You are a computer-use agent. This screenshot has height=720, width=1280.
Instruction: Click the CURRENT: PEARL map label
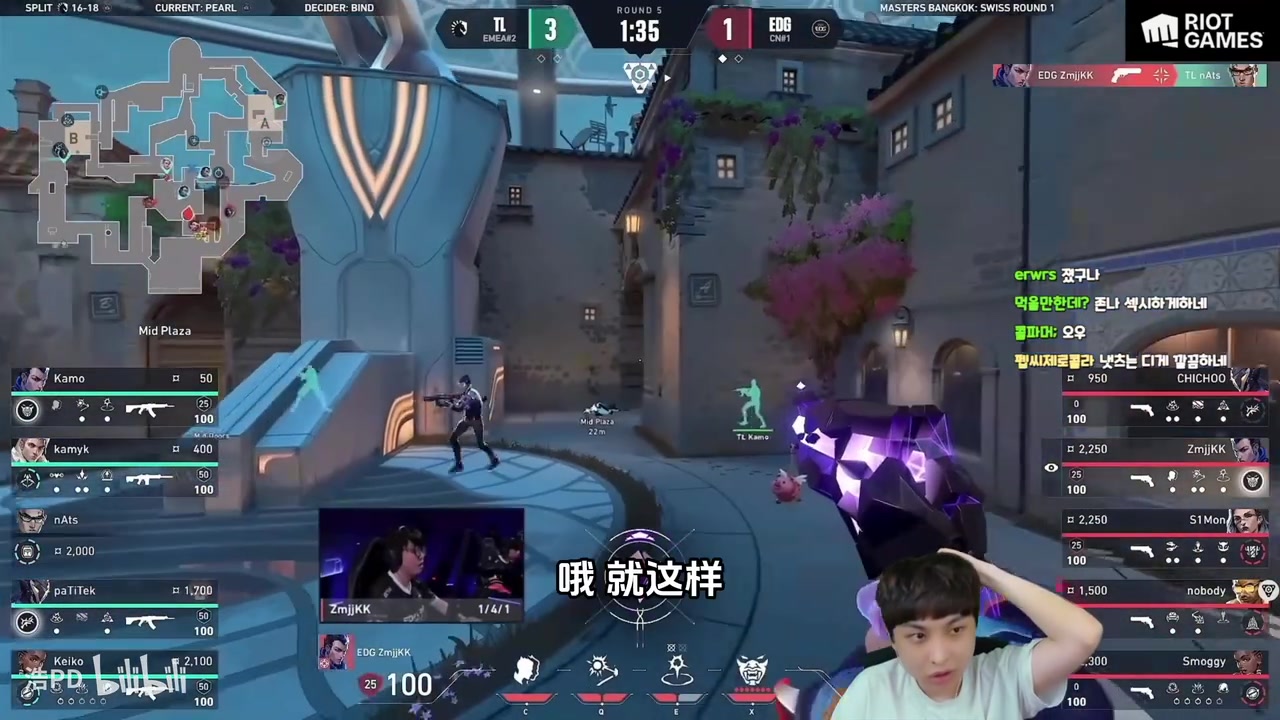tap(196, 8)
